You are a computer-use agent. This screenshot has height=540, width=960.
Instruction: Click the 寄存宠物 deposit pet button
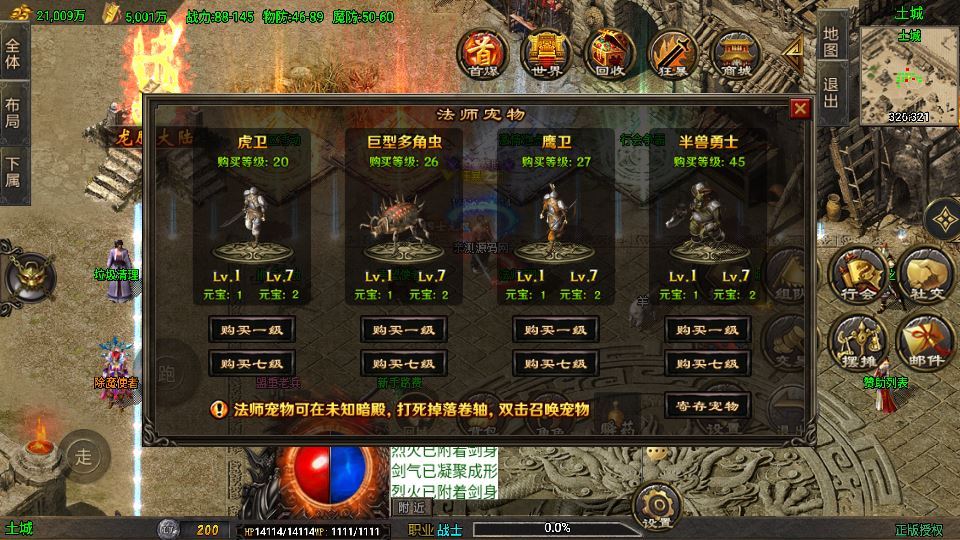click(707, 405)
